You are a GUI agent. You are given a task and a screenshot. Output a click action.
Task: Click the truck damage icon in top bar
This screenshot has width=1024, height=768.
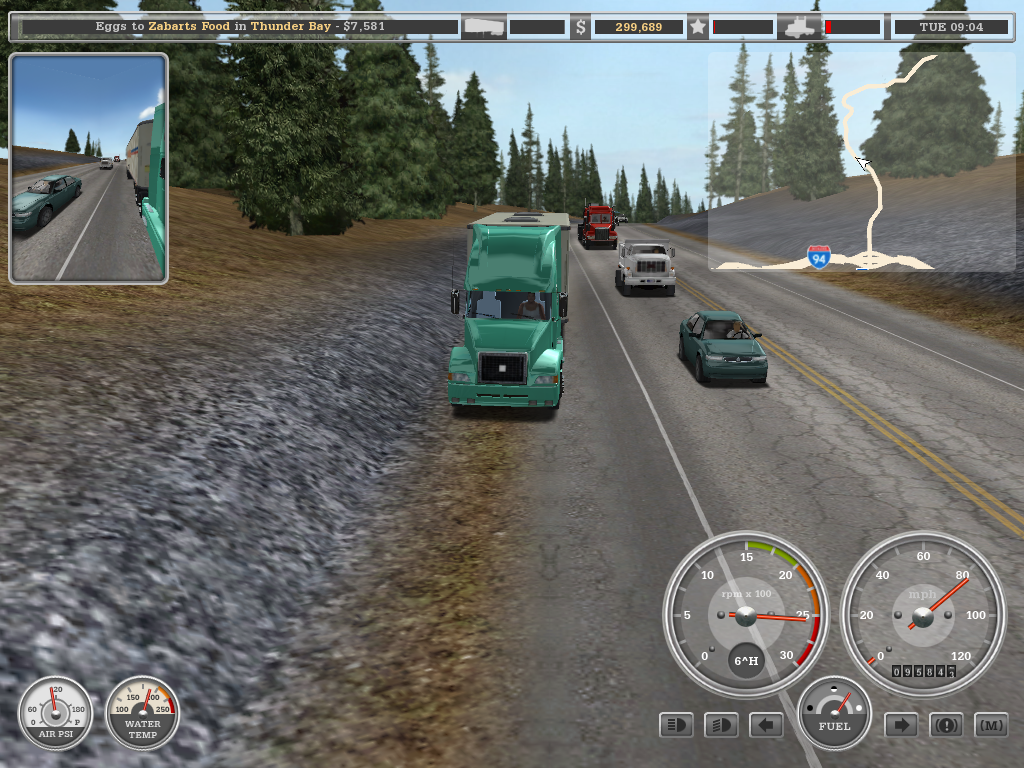tap(801, 27)
